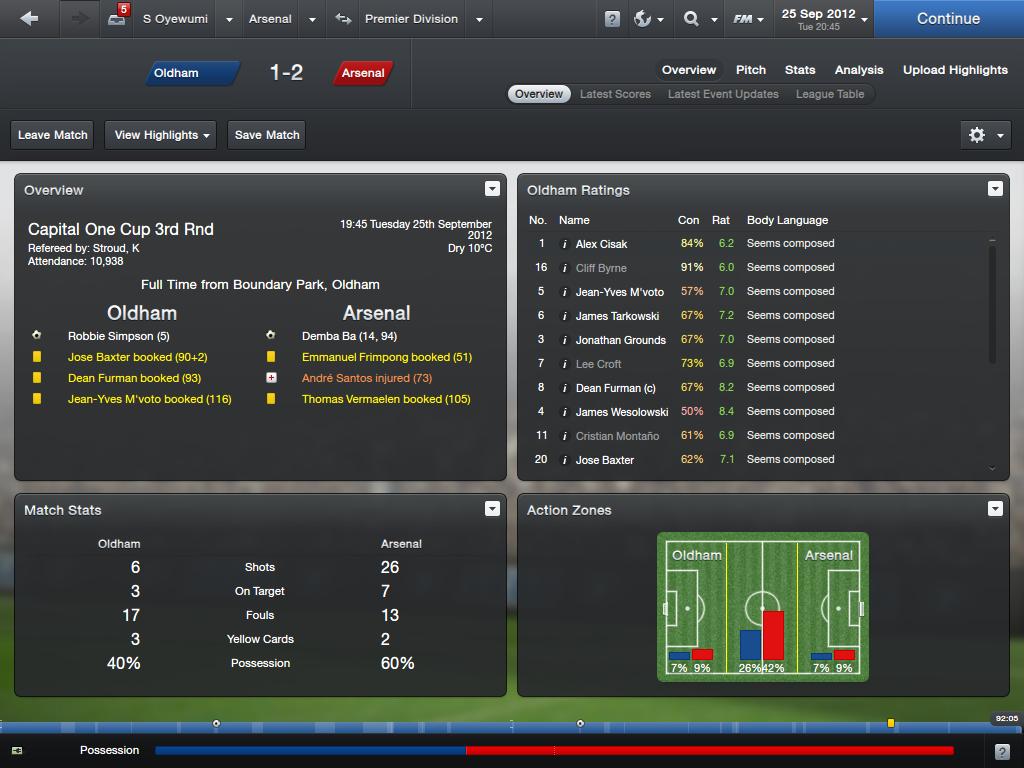
Task: Switch to the Stats tab
Action: [x=800, y=70]
